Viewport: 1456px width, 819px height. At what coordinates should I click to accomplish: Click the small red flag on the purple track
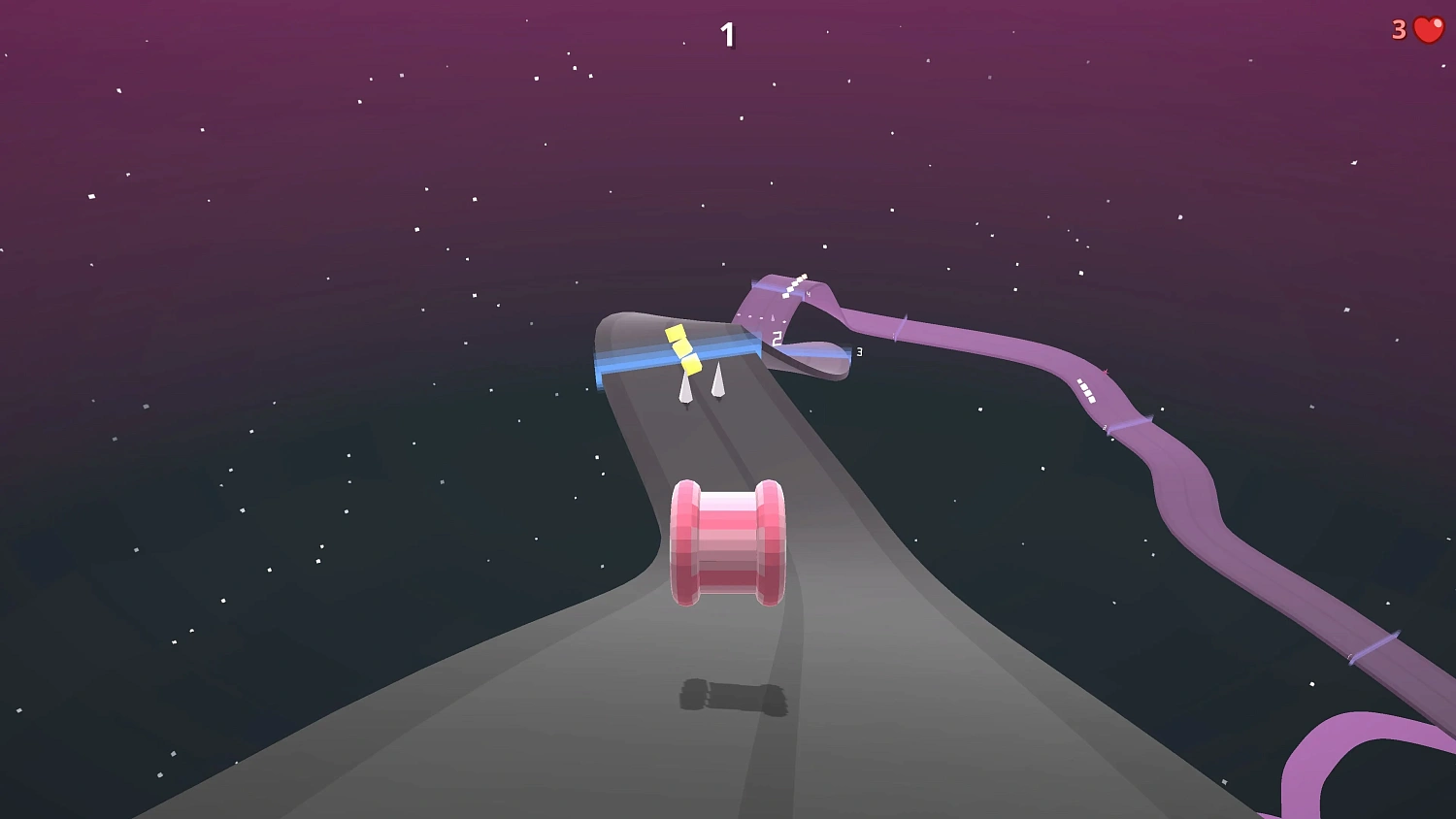[x=1105, y=372]
